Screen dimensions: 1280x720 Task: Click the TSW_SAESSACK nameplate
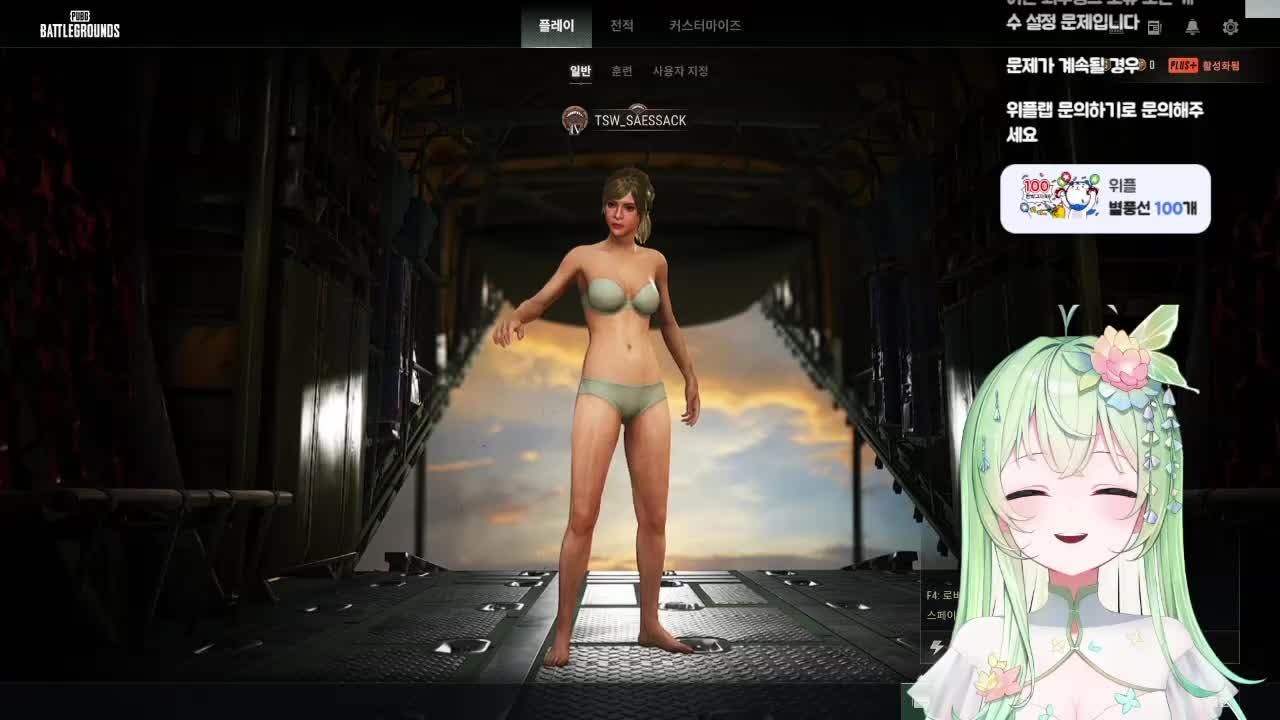(640, 121)
